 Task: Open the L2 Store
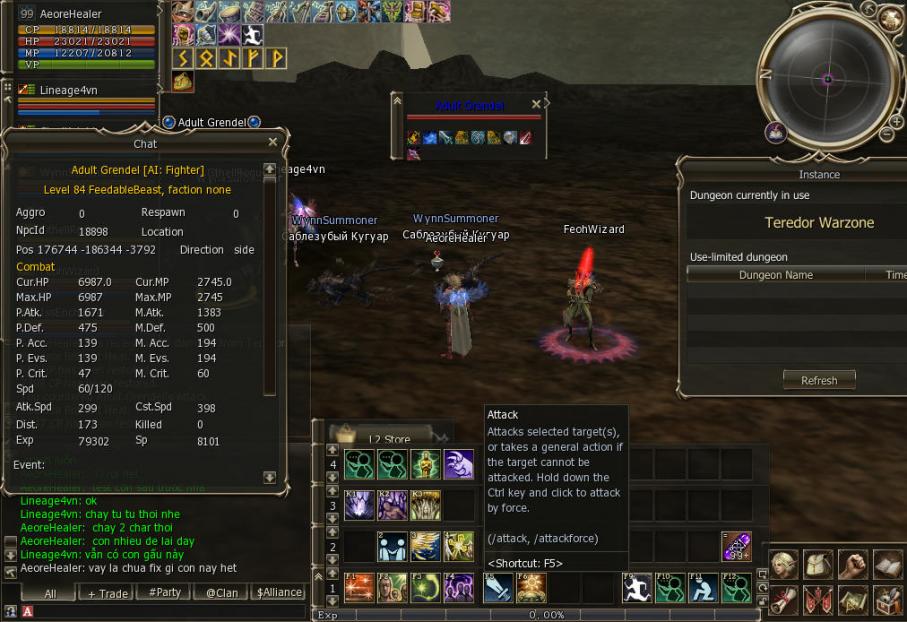(x=388, y=438)
